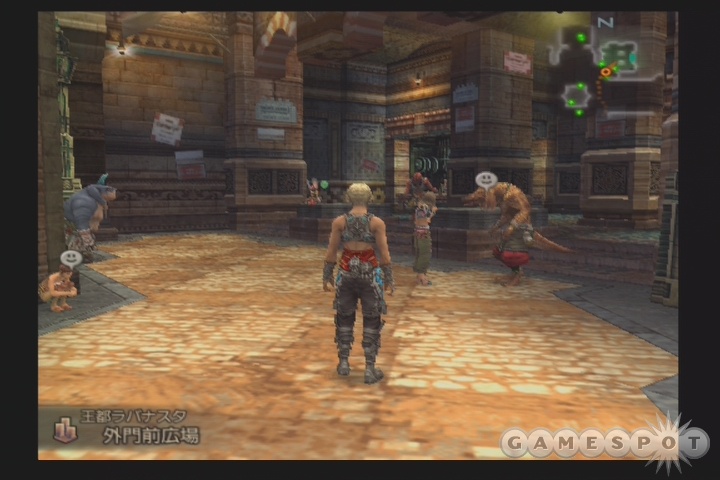Select the smiley talk icon above the crouching child
Image resolution: width=720 pixels, height=480 pixels.
(x=70, y=258)
